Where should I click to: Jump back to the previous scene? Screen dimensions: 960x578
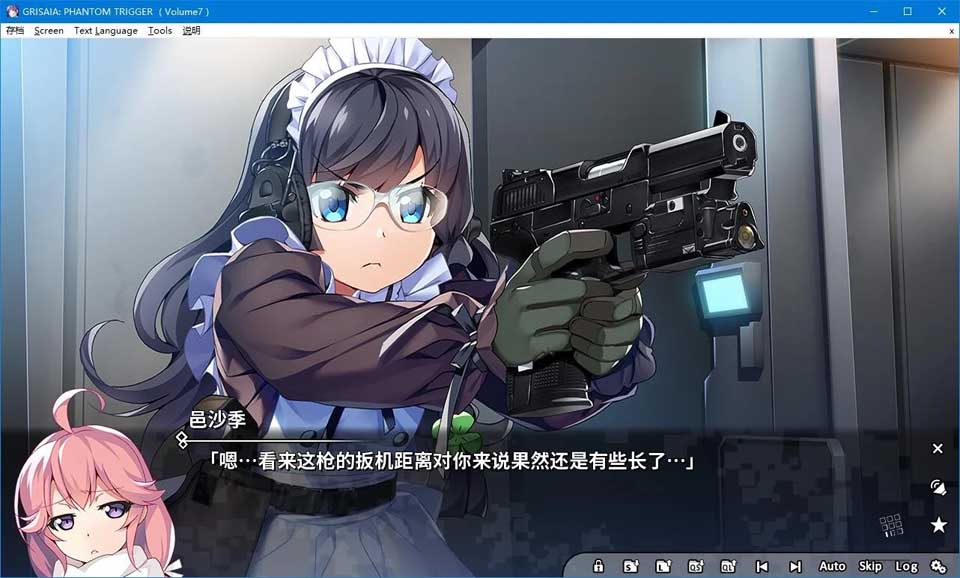(762, 566)
